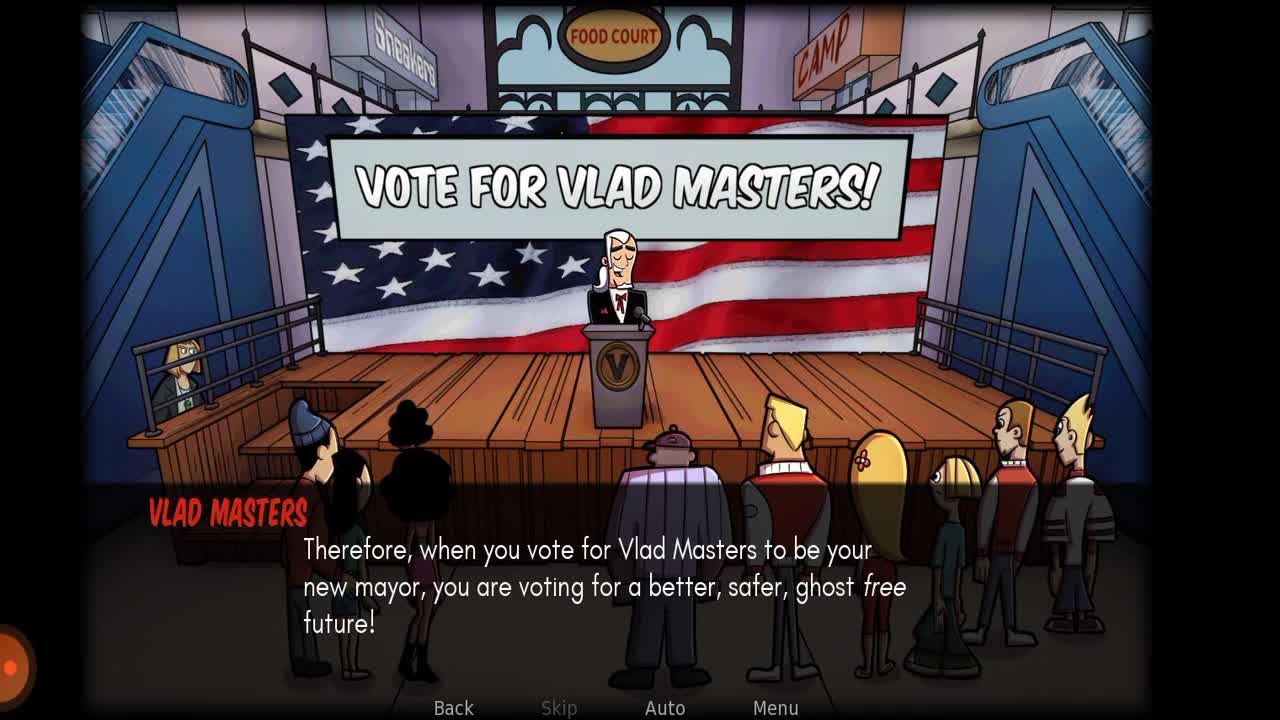Viewport: 1280px width, 720px height.
Task: Tap the orange floating overlay button
Action: point(12,666)
